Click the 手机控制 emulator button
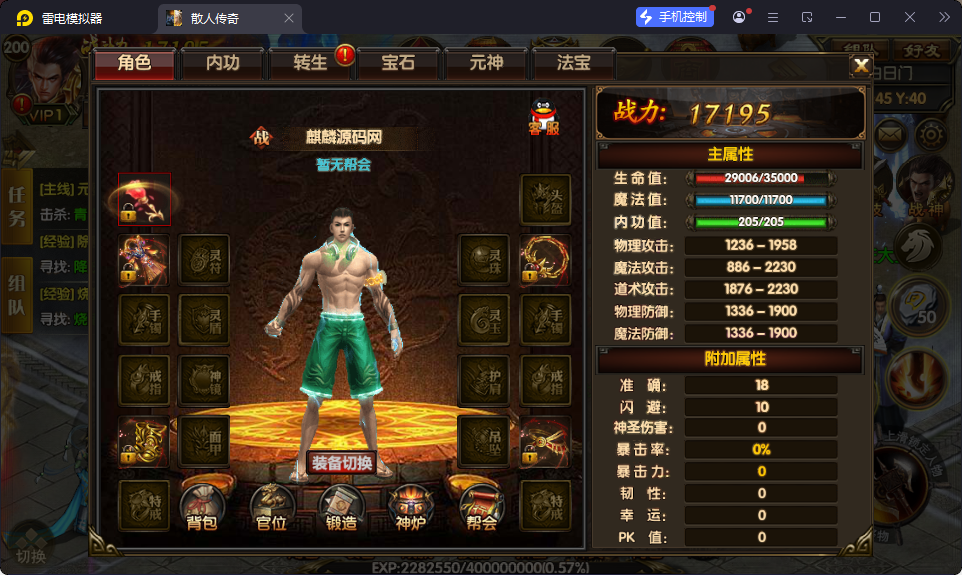Image resolution: width=962 pixels, height=575 pixels. (x=676, y=17)
